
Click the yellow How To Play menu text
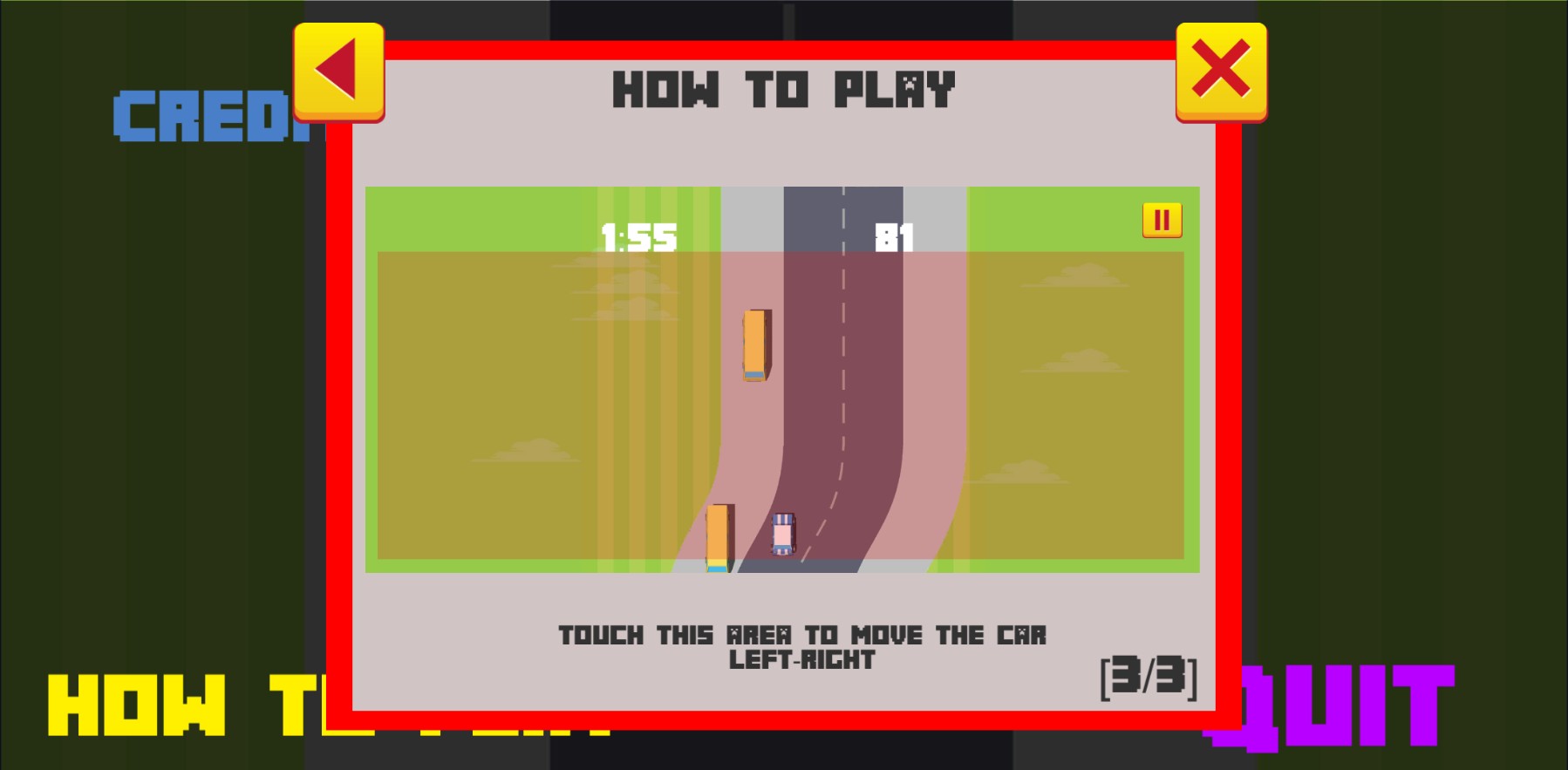click(x=174, y=706)
